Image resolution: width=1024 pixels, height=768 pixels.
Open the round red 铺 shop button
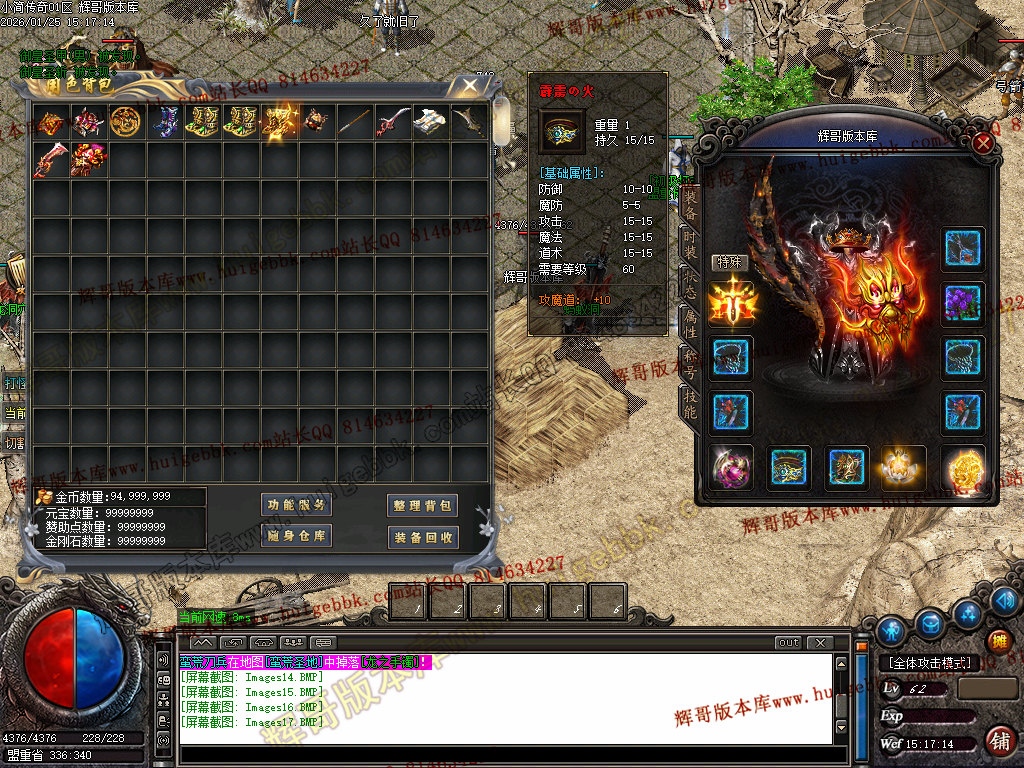click(998, 741)
